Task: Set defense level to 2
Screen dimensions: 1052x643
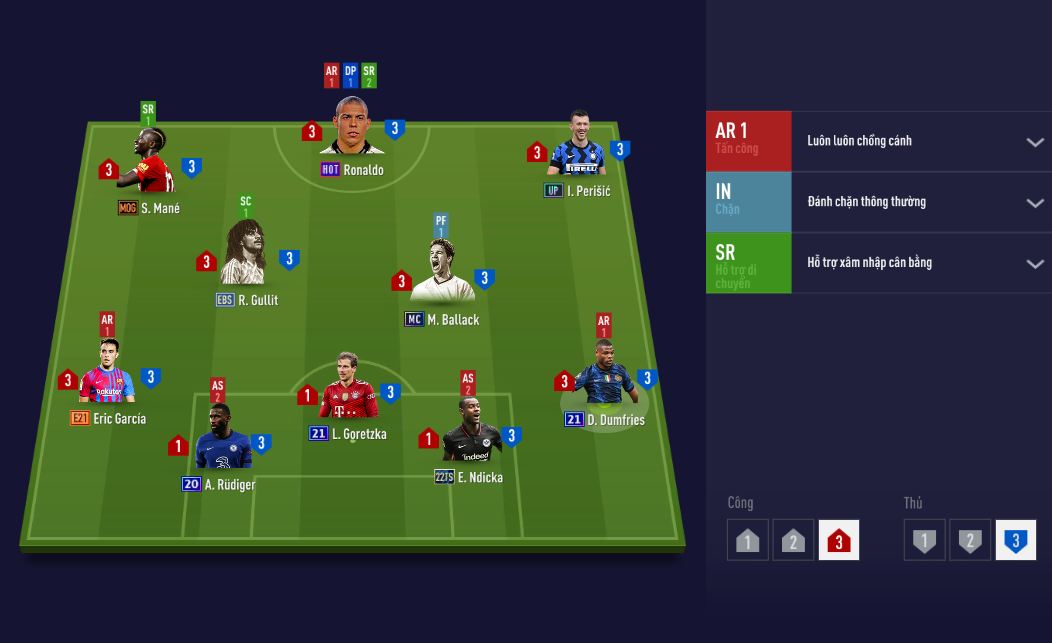Action: point(970,541)
